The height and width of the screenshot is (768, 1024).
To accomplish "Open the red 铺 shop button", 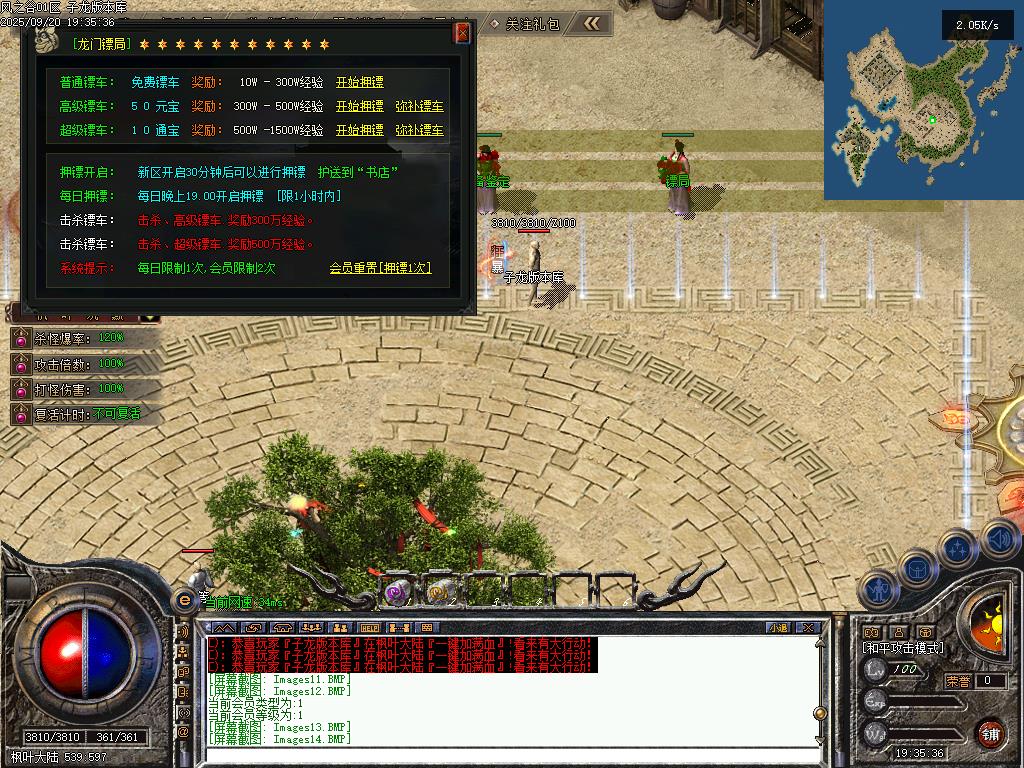I will (x=991, y=732).
